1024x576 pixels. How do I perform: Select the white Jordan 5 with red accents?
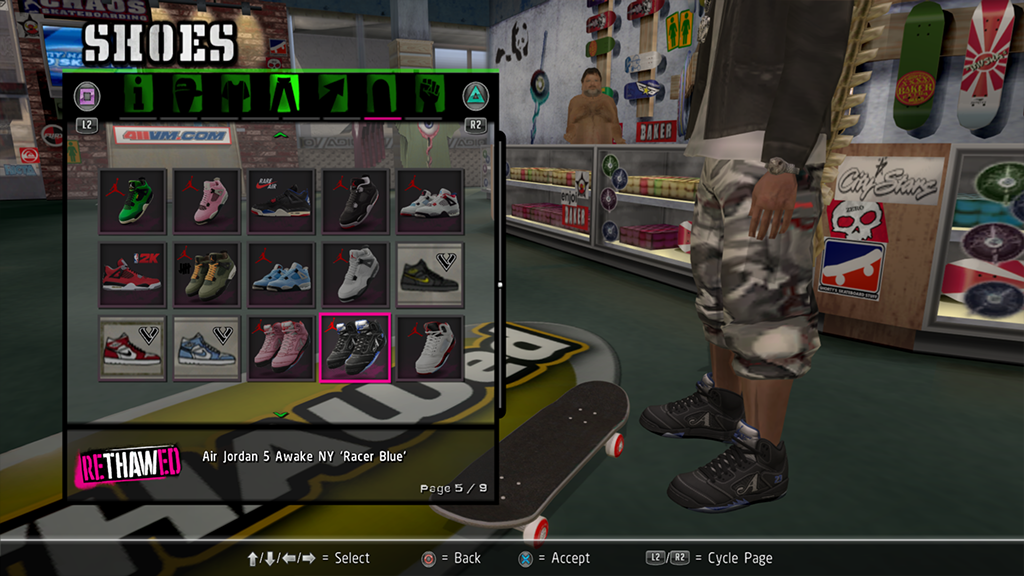(430, 348)
